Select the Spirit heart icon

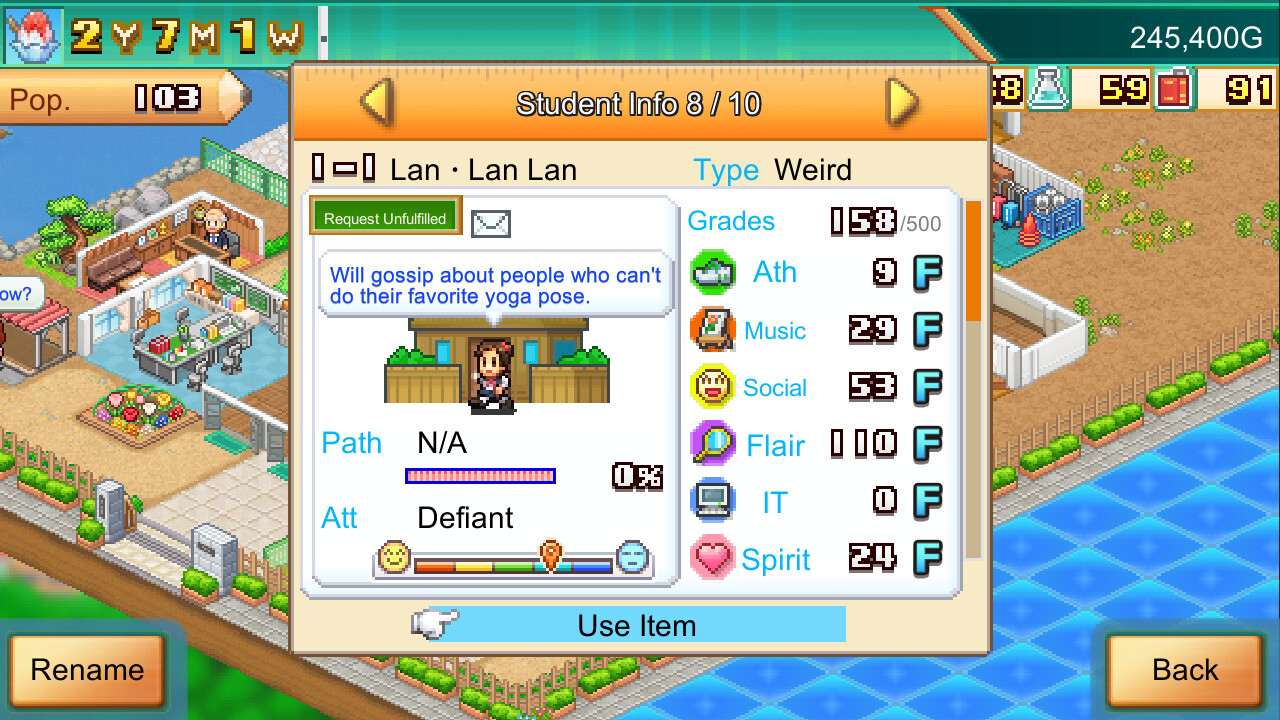click(712, 558)
